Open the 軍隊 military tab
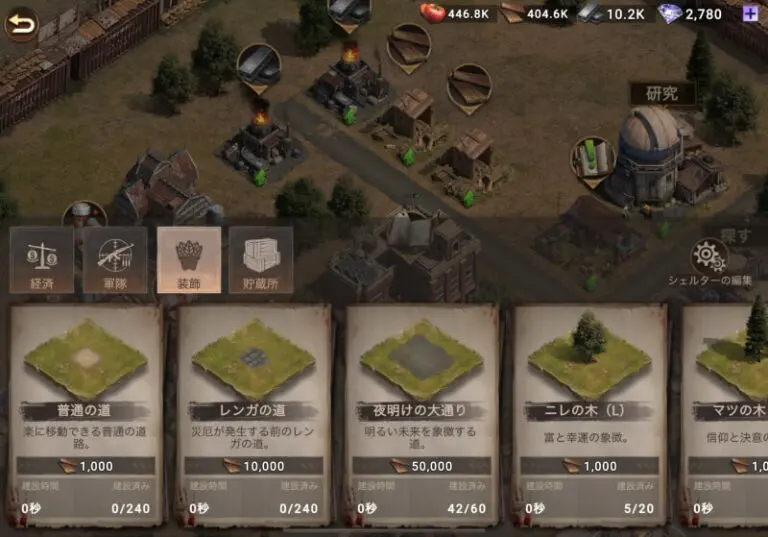Viewport: 768px width, 537px height. (114, 260)
